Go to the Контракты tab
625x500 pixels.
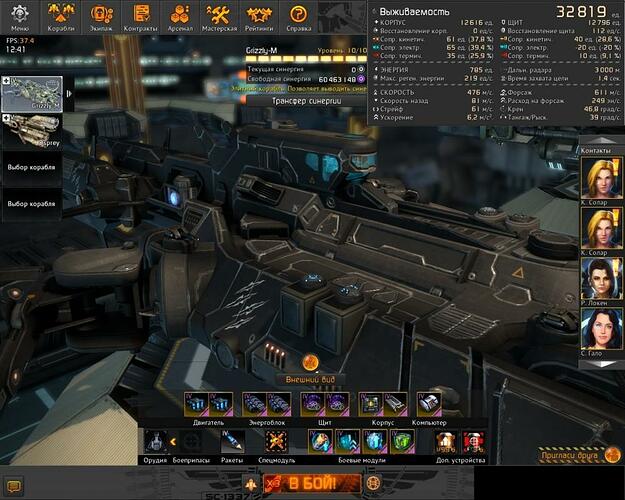(x=141, y=17)
